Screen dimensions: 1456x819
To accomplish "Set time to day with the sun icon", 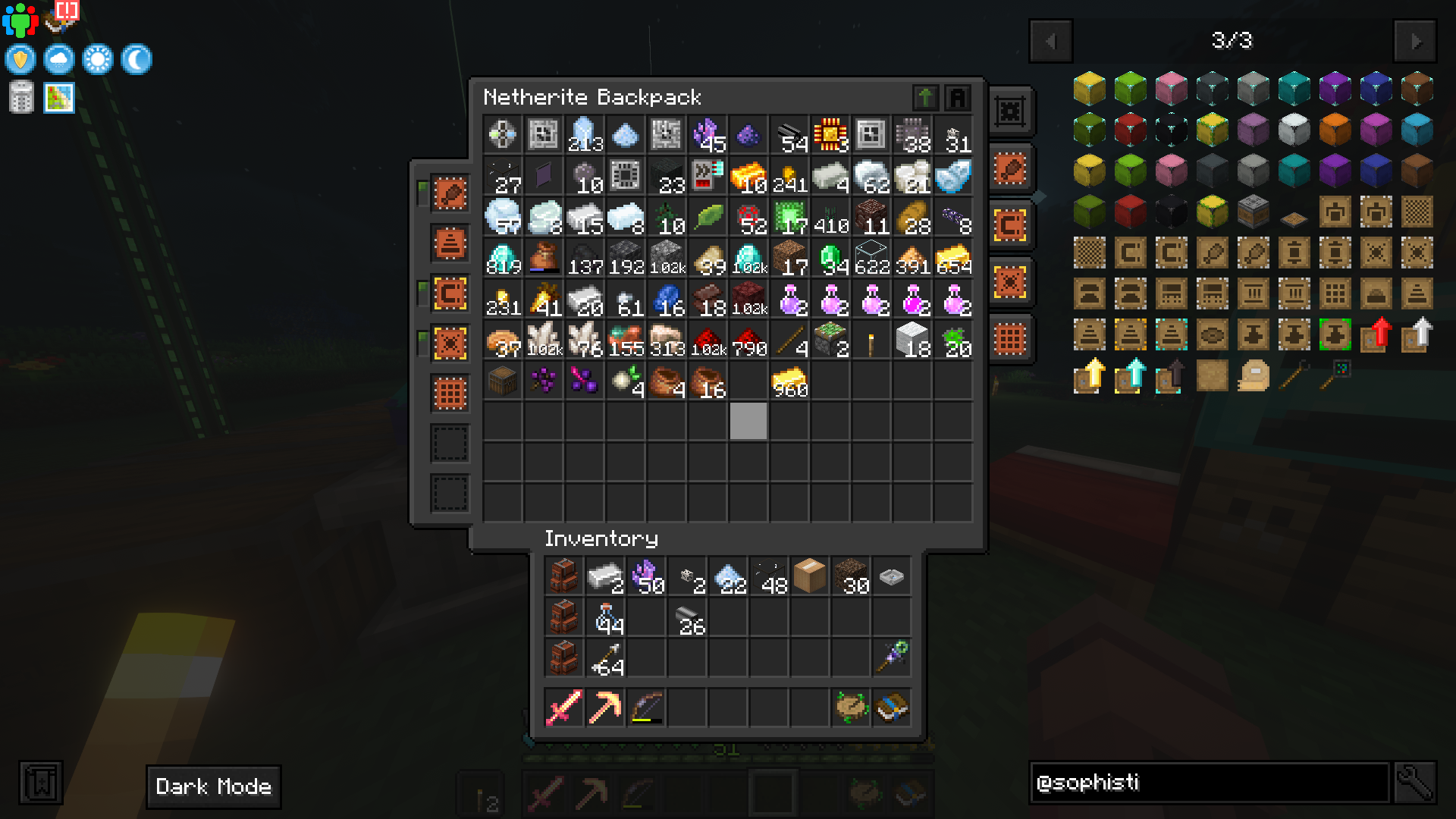I will tap(99, 59).
